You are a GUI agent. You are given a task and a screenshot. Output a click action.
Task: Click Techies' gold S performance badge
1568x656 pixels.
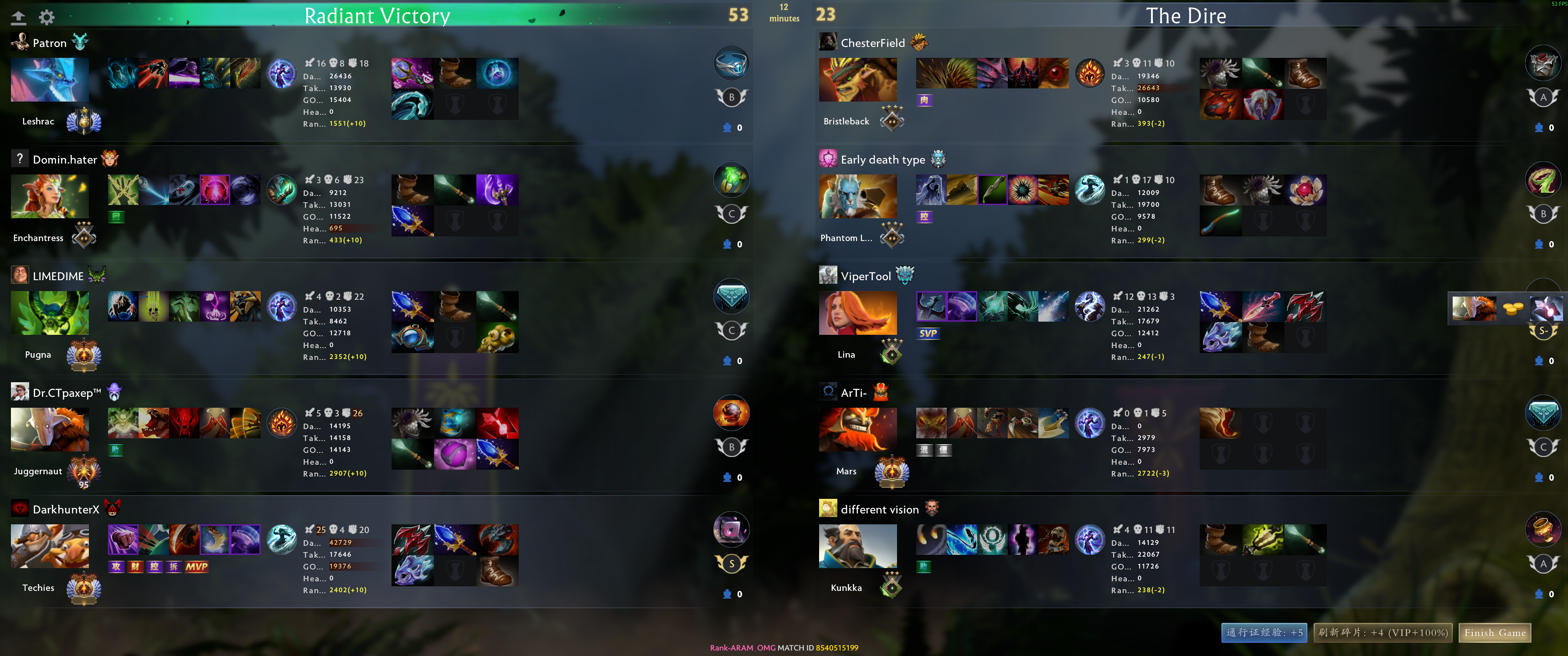pos(731,564)
